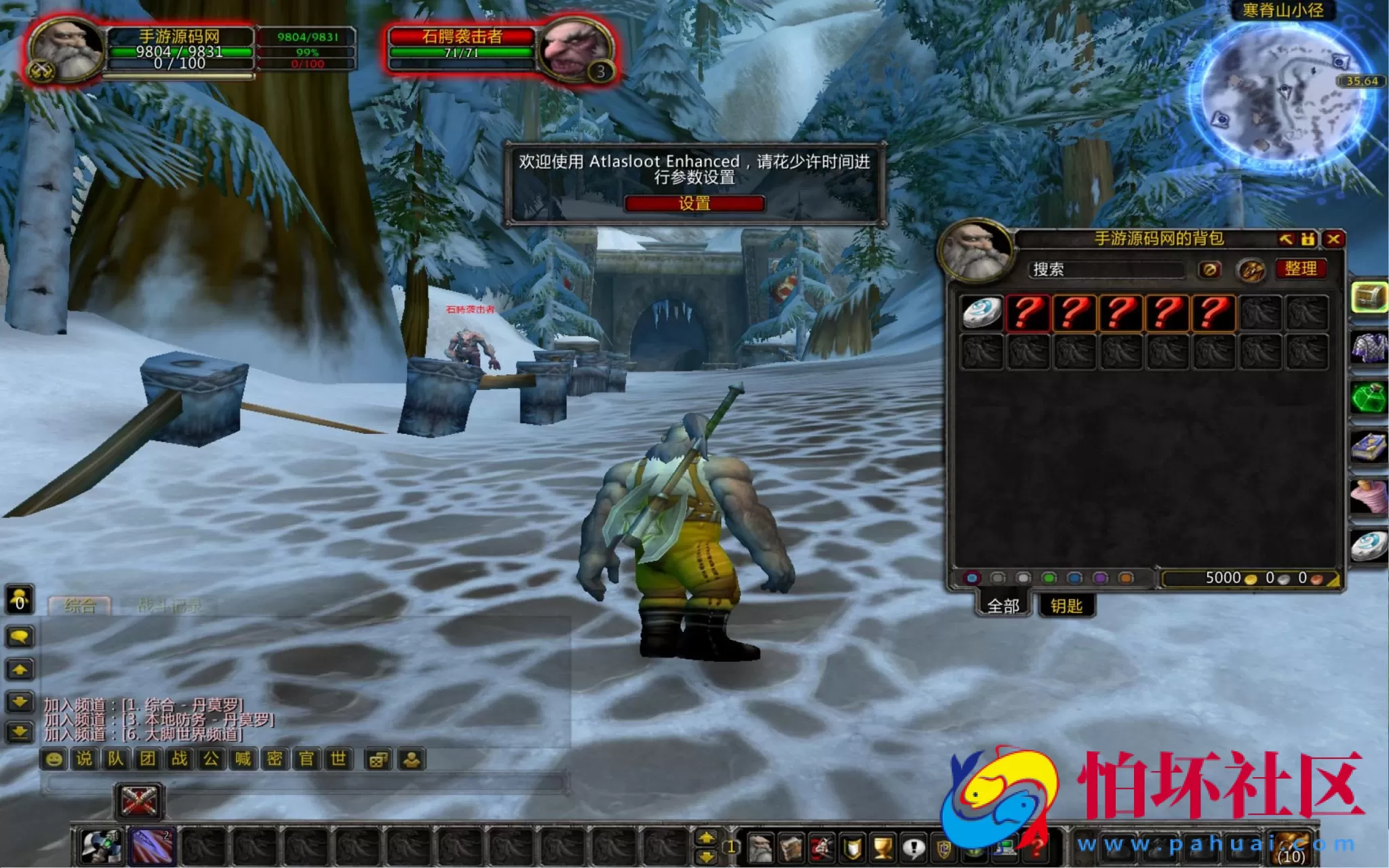Toggle the padlock icon on the bag title bar
This screenshot has width=1389, height=868.
[1308, 240]
